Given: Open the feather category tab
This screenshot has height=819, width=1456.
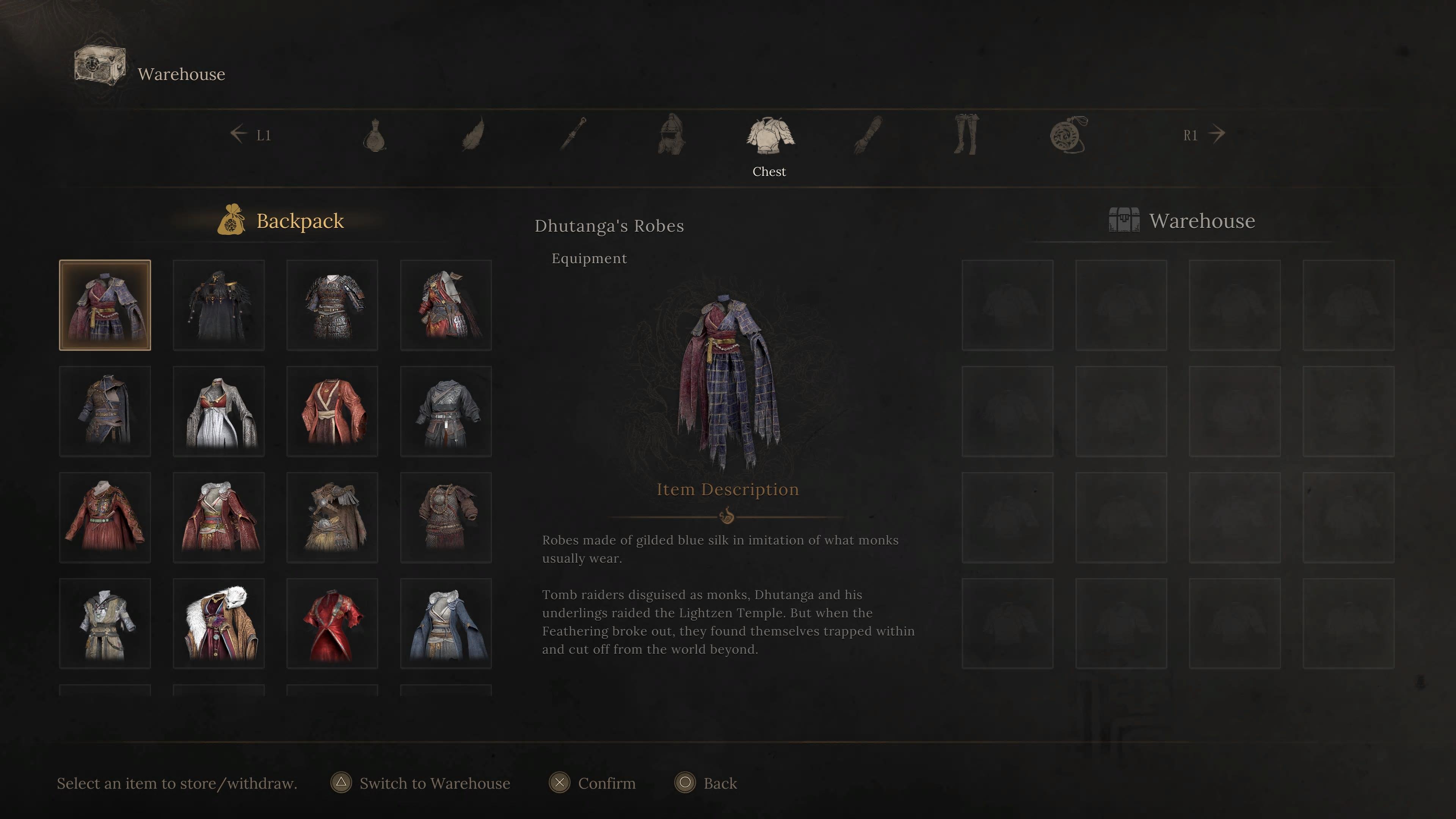Looking at the screenshot, I should (473, 135).
